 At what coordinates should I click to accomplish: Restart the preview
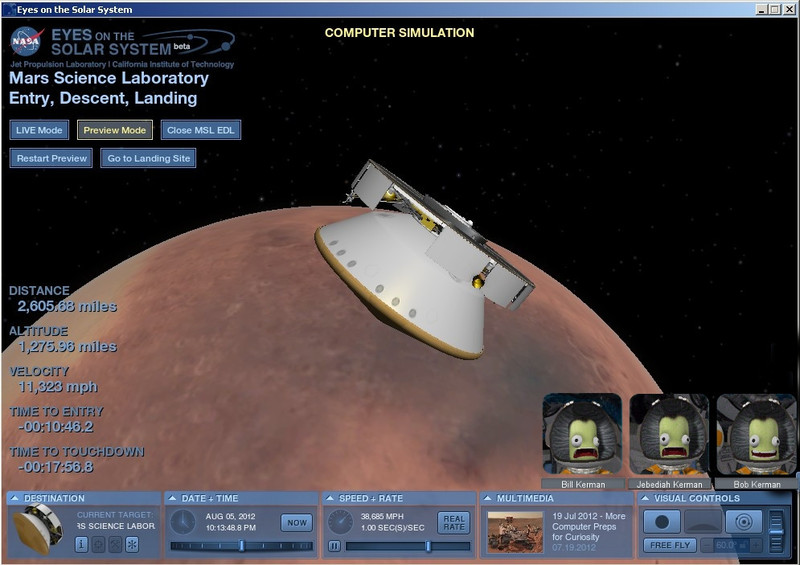tap(51, 158)
